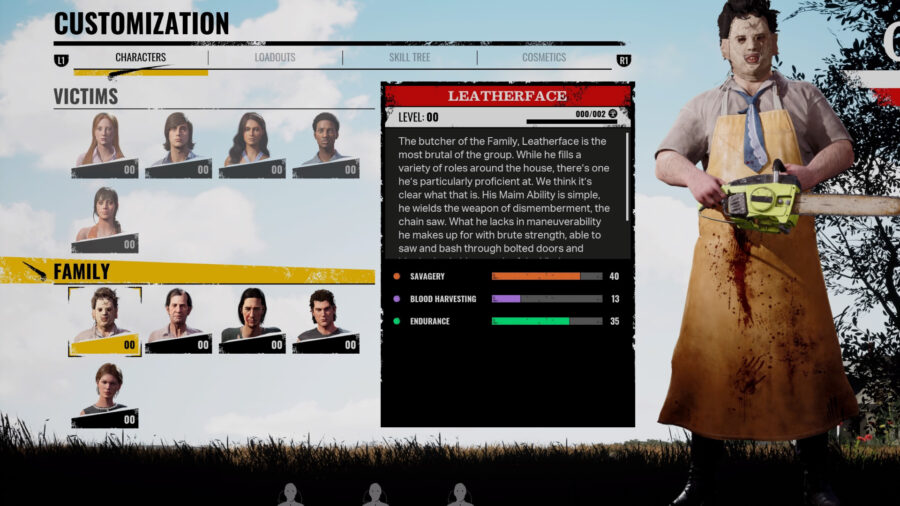Select the Characters tab
The width and height of the screenshot is (900, 506).
click(x=140, y=58)
